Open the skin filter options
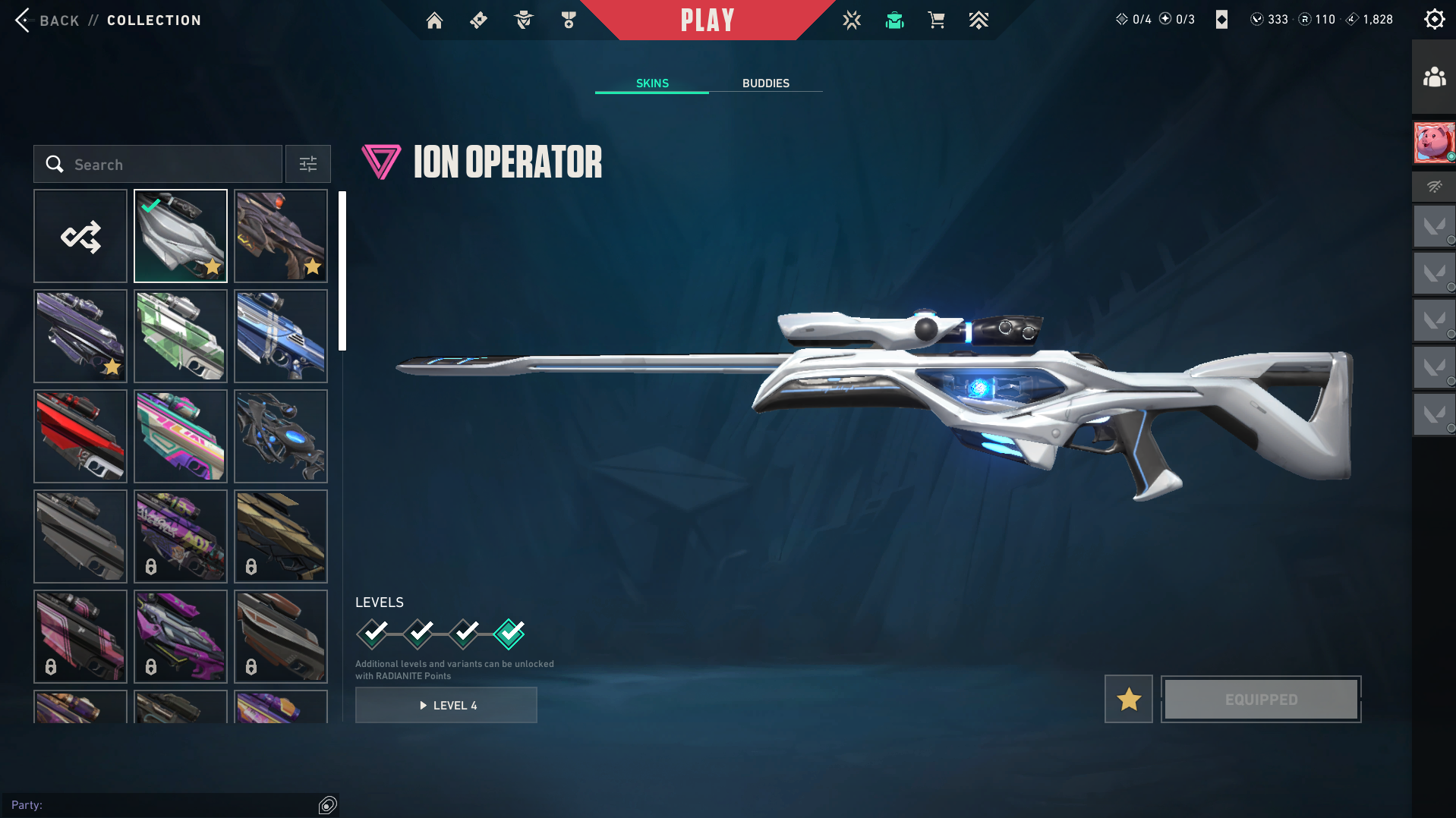 (x=307, y=165)
